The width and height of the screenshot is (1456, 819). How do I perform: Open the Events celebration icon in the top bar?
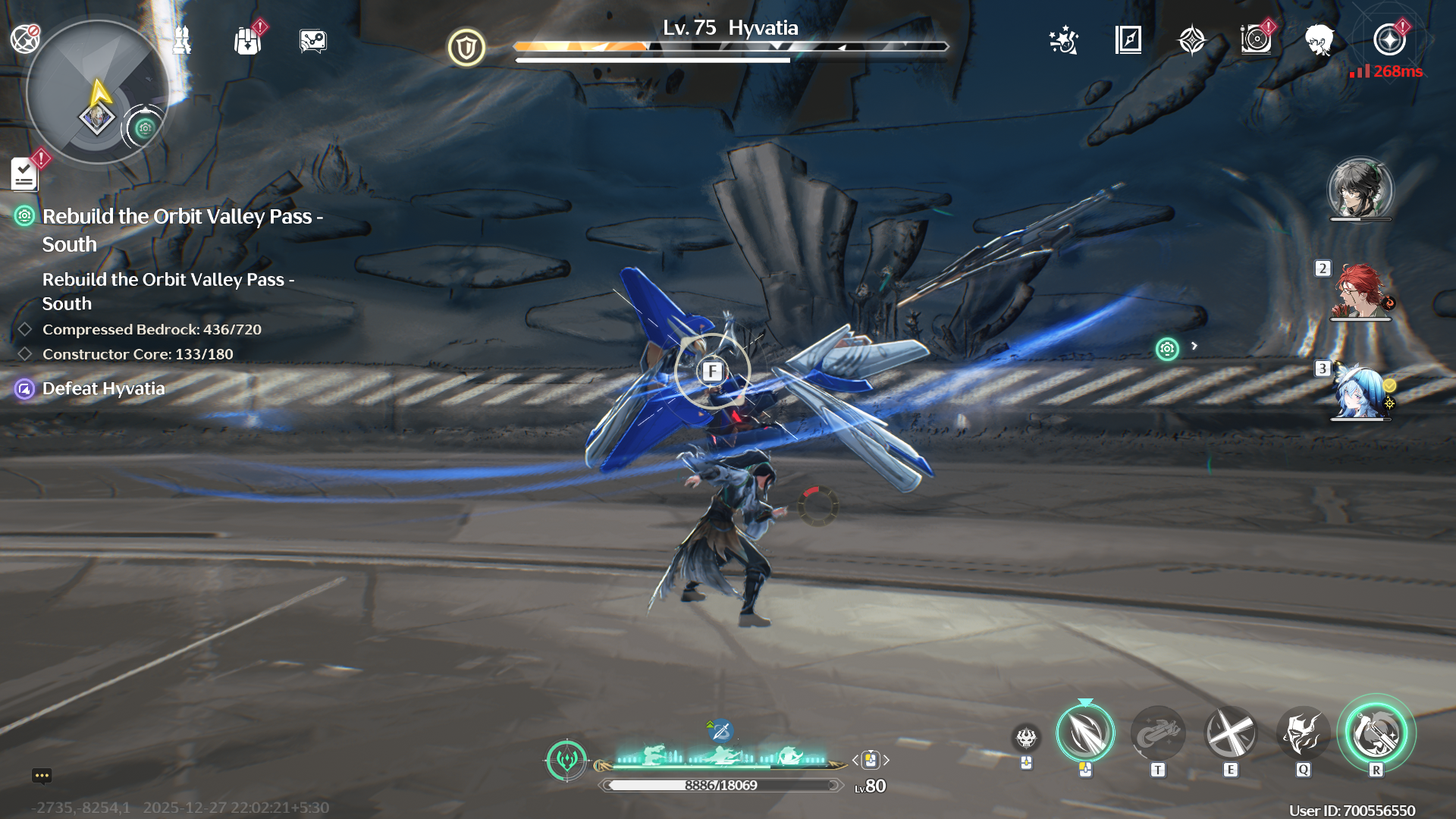point(1064,42)
